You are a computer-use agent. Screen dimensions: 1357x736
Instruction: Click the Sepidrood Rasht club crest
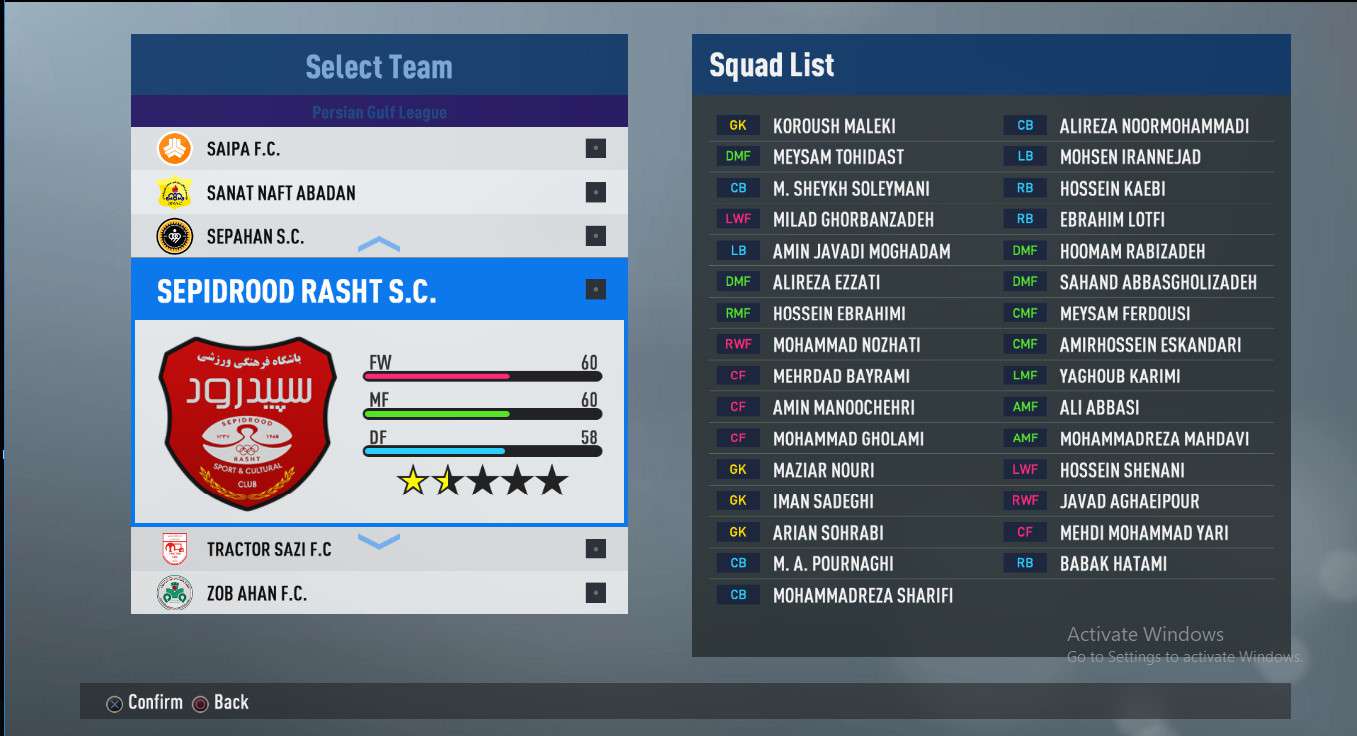pos(248,422)
